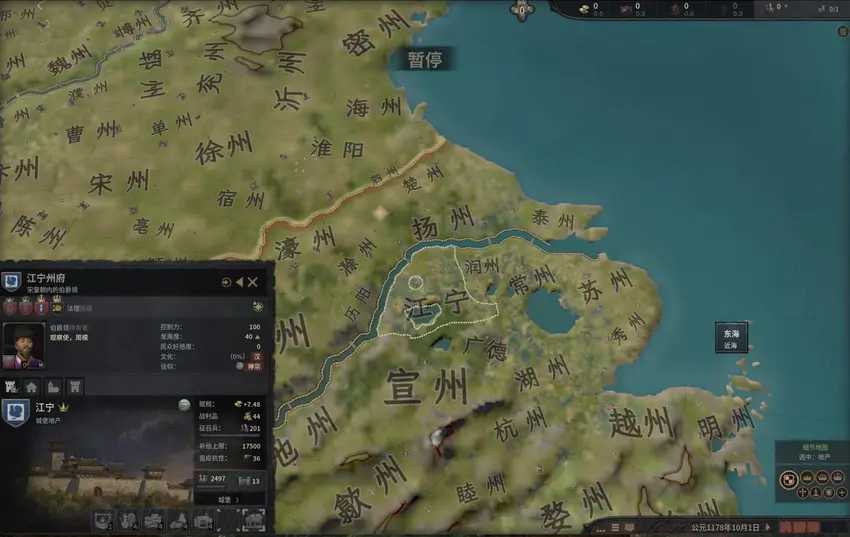Open the 东海 sea zone label

(730, 338)
